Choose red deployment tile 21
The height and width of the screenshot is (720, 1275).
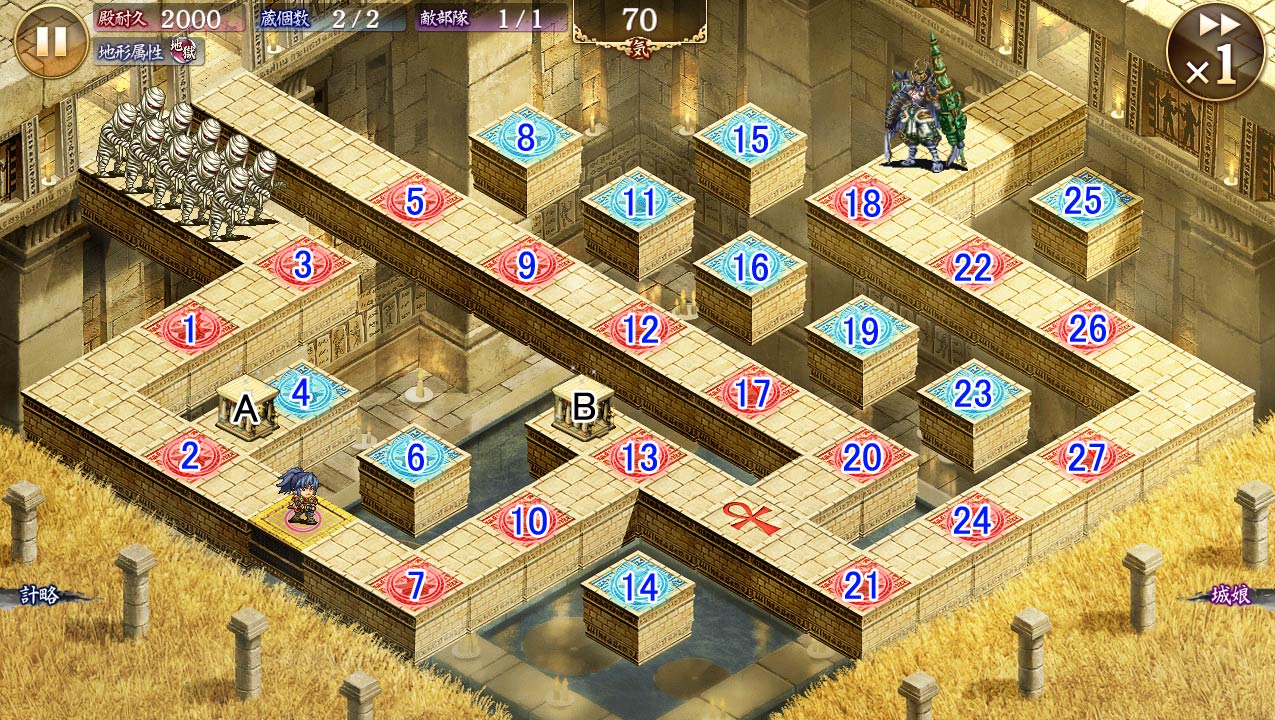862,586
